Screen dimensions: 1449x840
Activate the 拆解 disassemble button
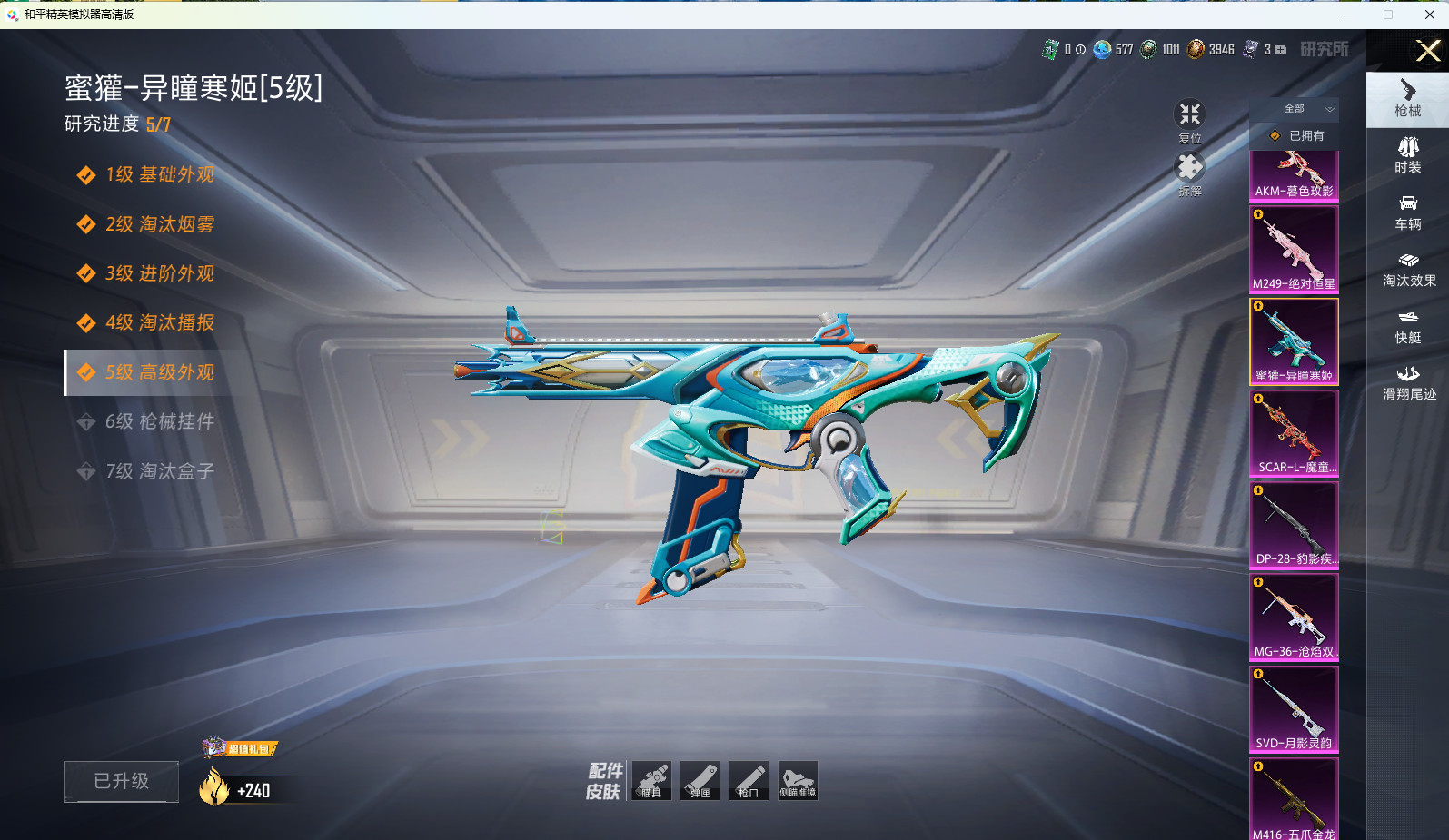click(1190, 173)
